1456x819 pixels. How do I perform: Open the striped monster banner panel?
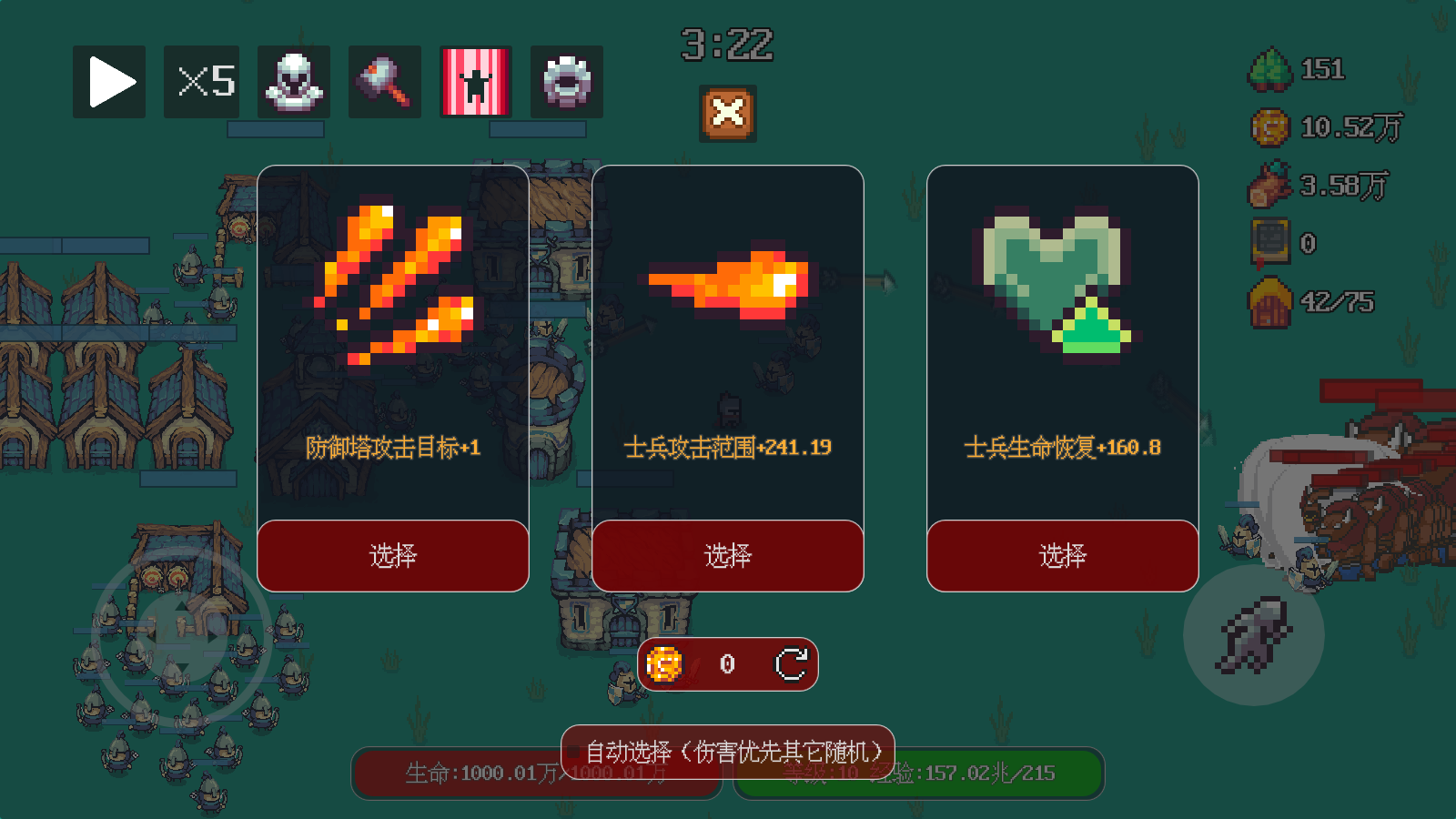[x=475, y=81]
